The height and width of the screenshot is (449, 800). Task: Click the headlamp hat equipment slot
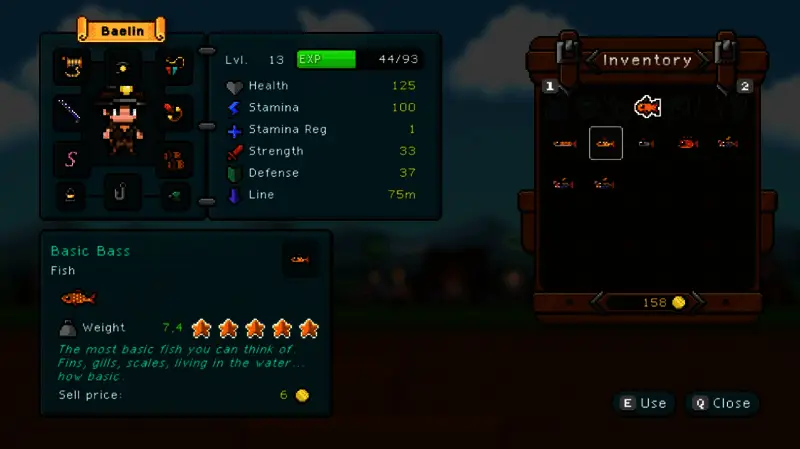122,67
